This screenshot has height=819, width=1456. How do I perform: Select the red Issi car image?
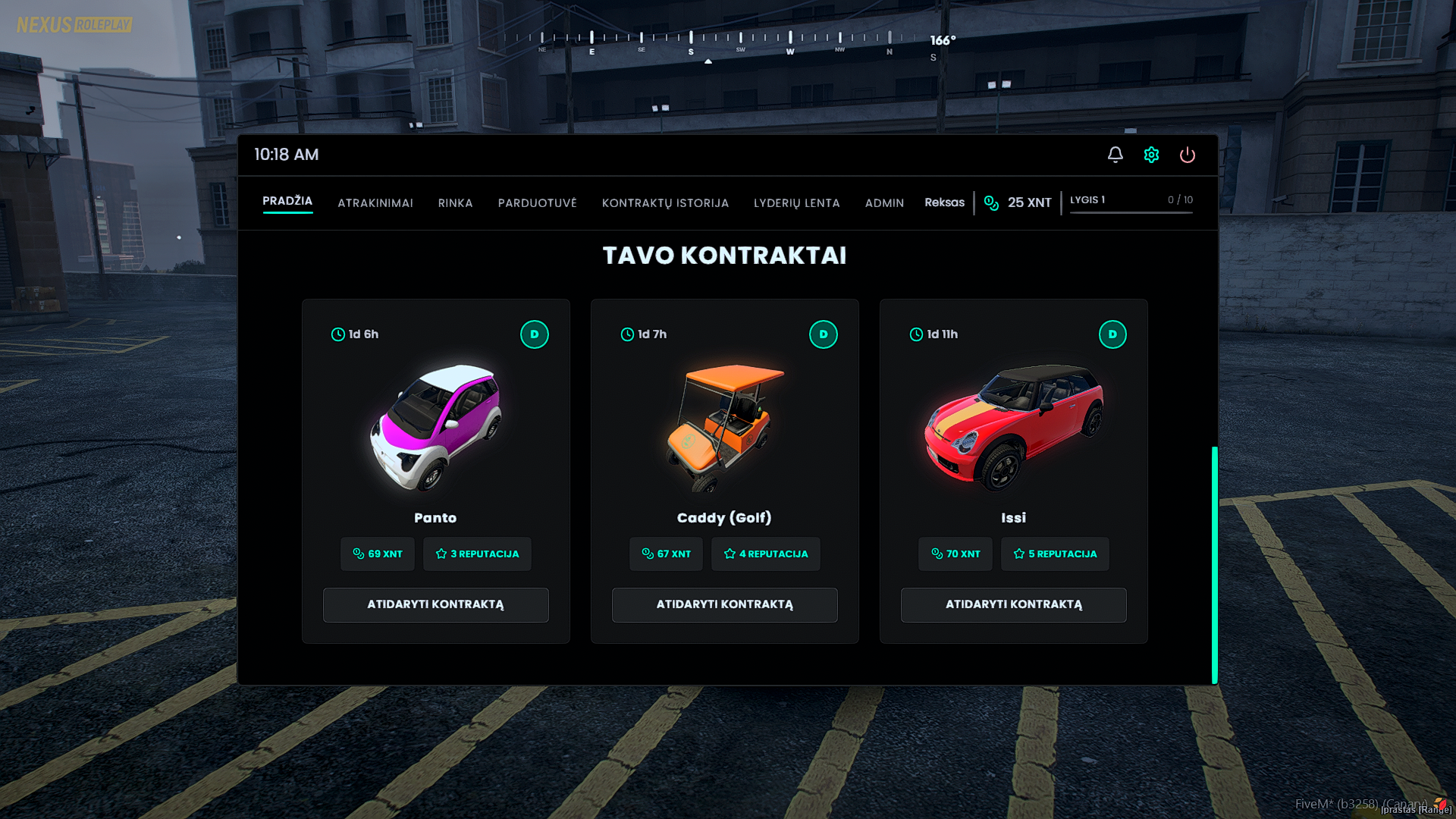click(x=1013, y=427)
